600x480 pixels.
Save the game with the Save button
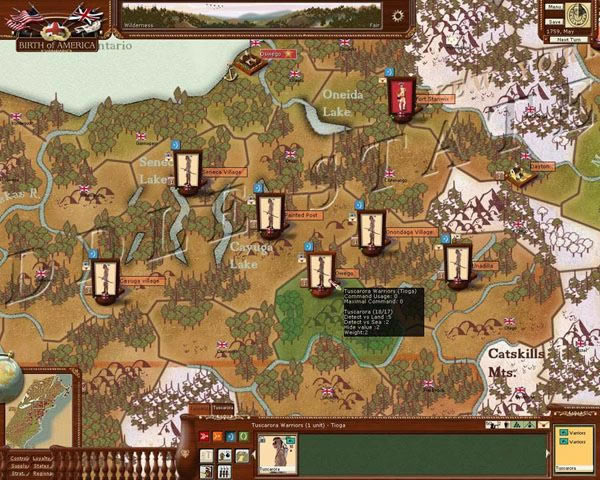tap(554, 21)
